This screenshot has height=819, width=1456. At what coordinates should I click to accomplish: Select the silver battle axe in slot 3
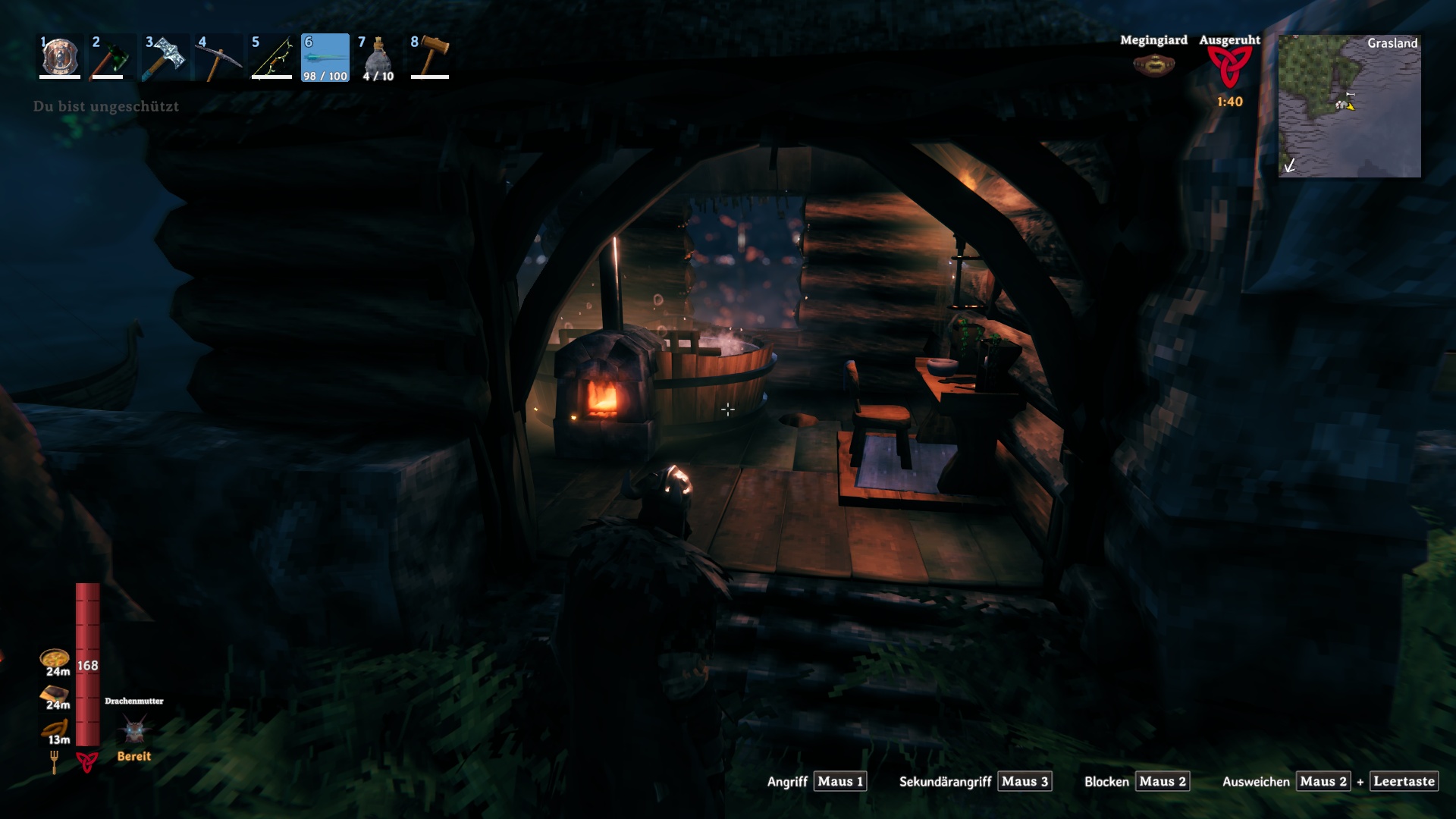pyautogui.click(x=165, y=57)
